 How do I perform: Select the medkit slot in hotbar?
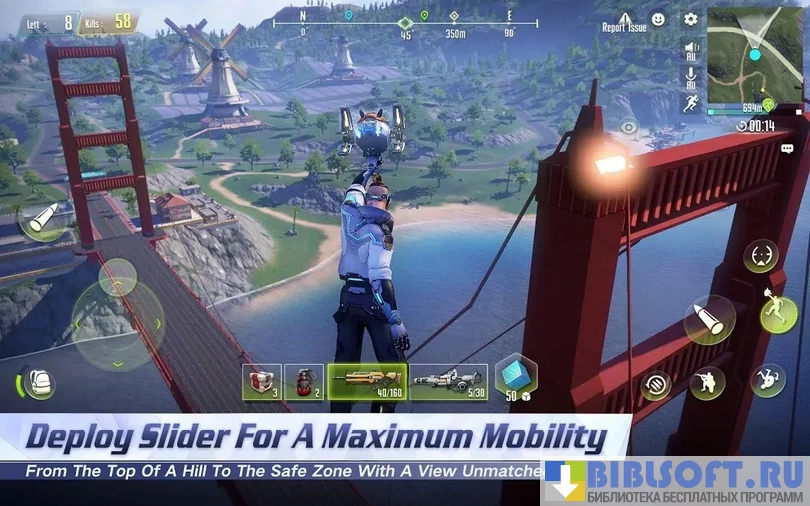pyautogui.click(x=261, y=381)
